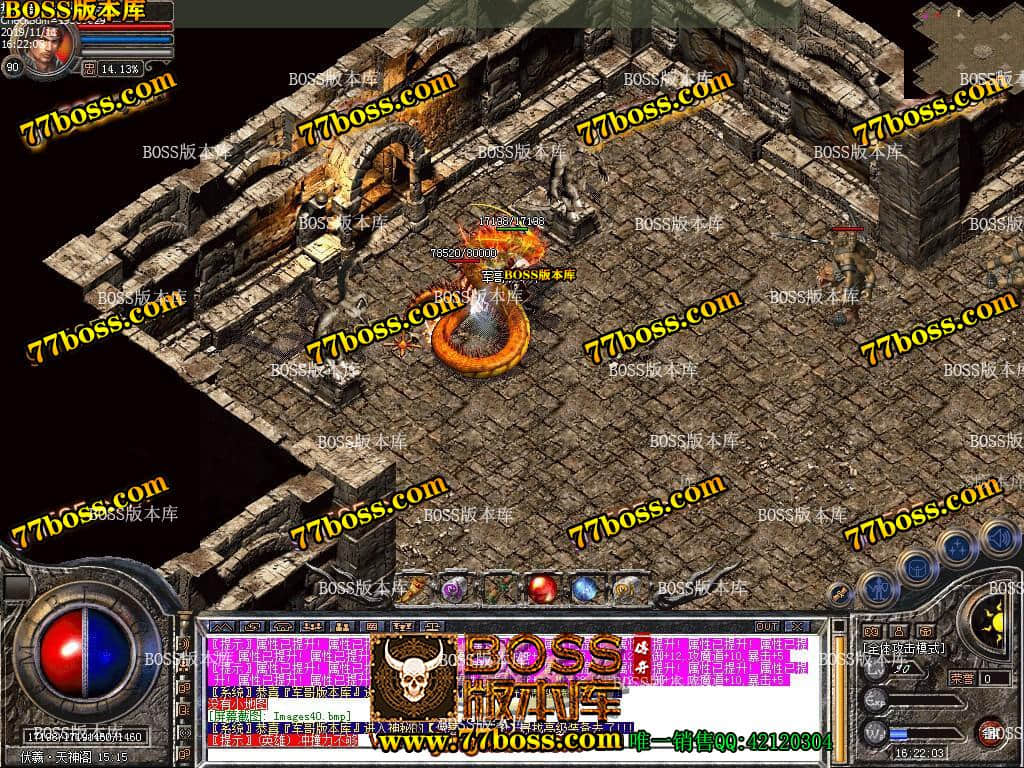This screenshot has width=1024, height=768.
Task: Click the round button with the sparkle glyph
Action: pos(957,546)
